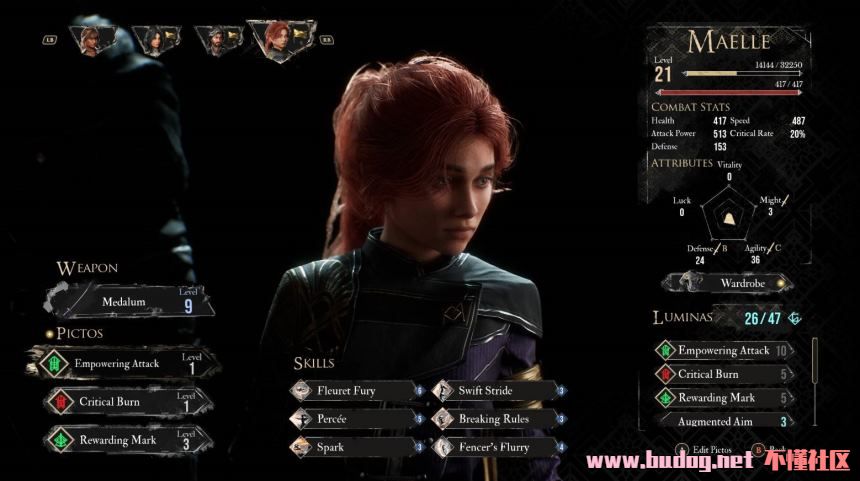Choose the Percée skill
The height and width of the screenshot is (481, 860).
coord(352,419)
